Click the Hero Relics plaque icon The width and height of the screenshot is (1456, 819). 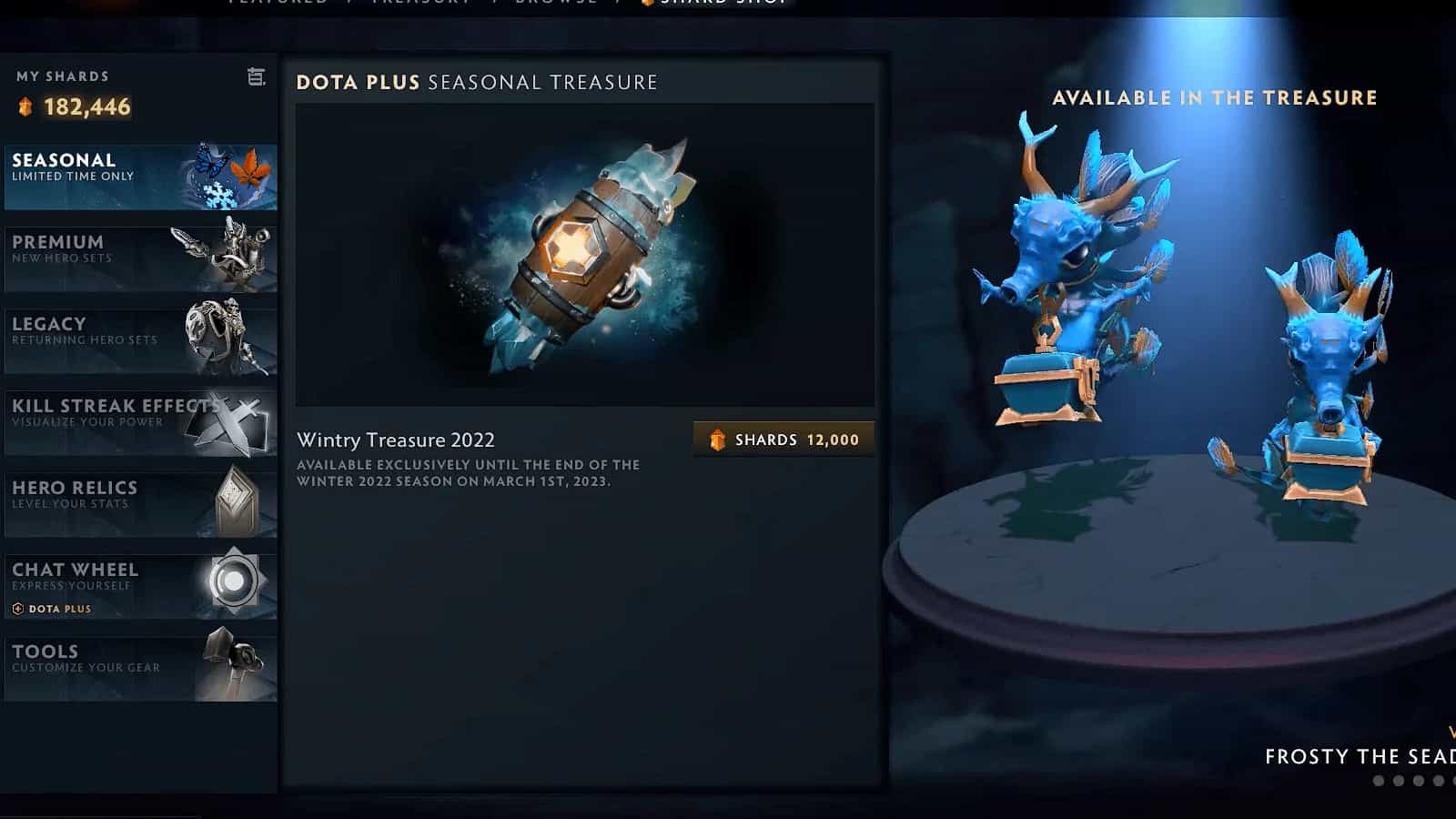pos(235,501)
